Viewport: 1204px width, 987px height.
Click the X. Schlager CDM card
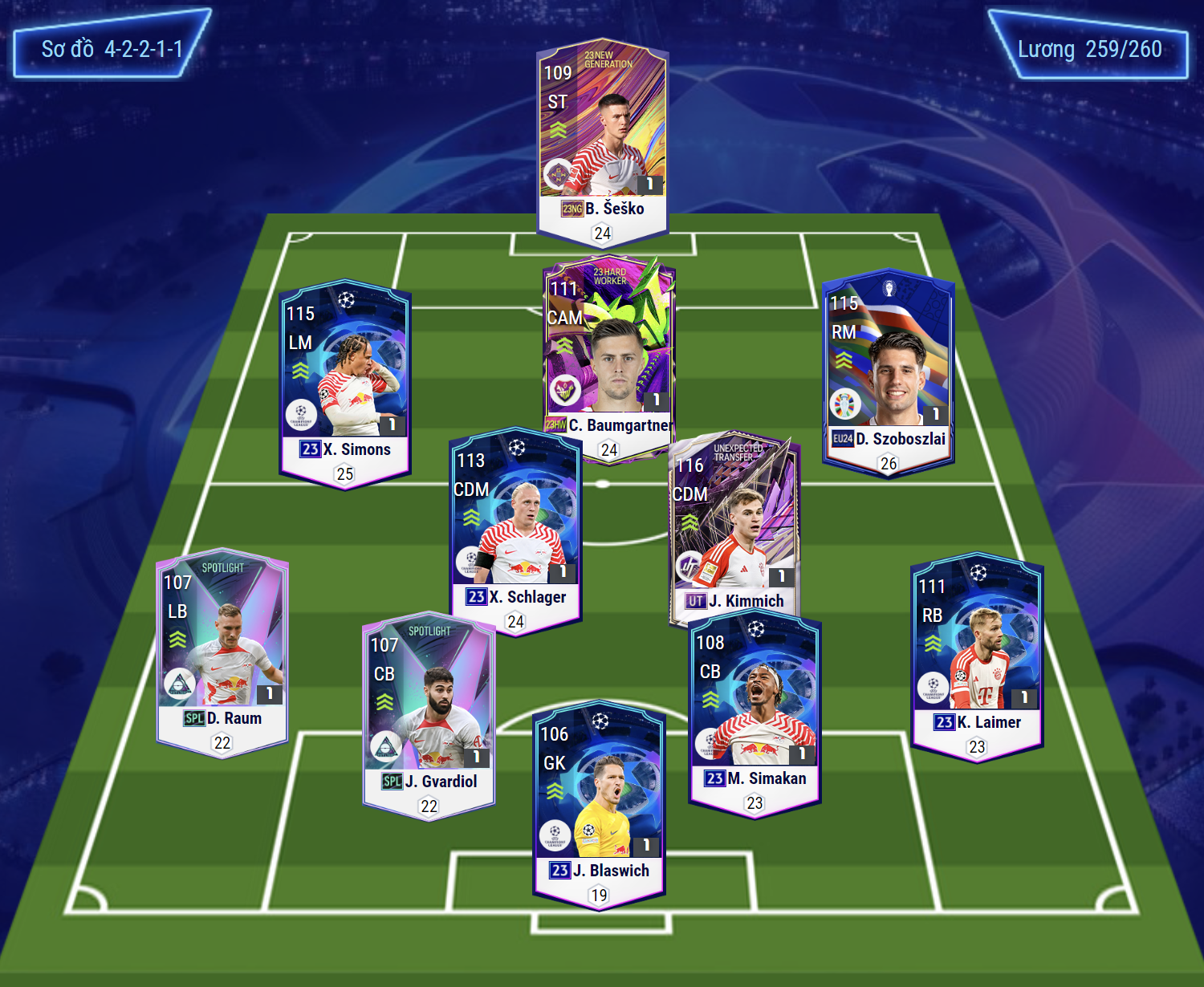point(515,526)
